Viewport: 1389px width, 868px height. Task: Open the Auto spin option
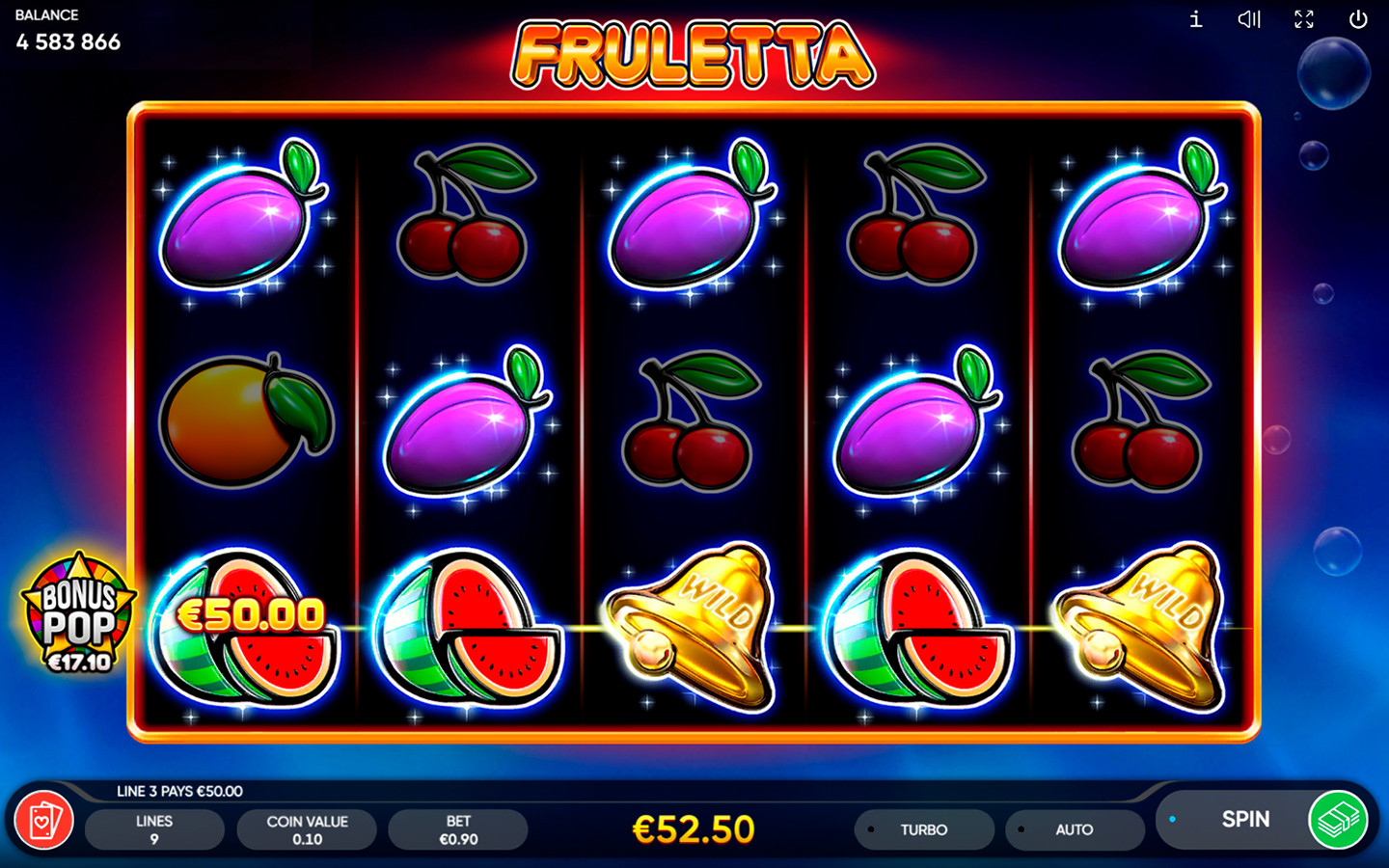(x=1074, y=829)
